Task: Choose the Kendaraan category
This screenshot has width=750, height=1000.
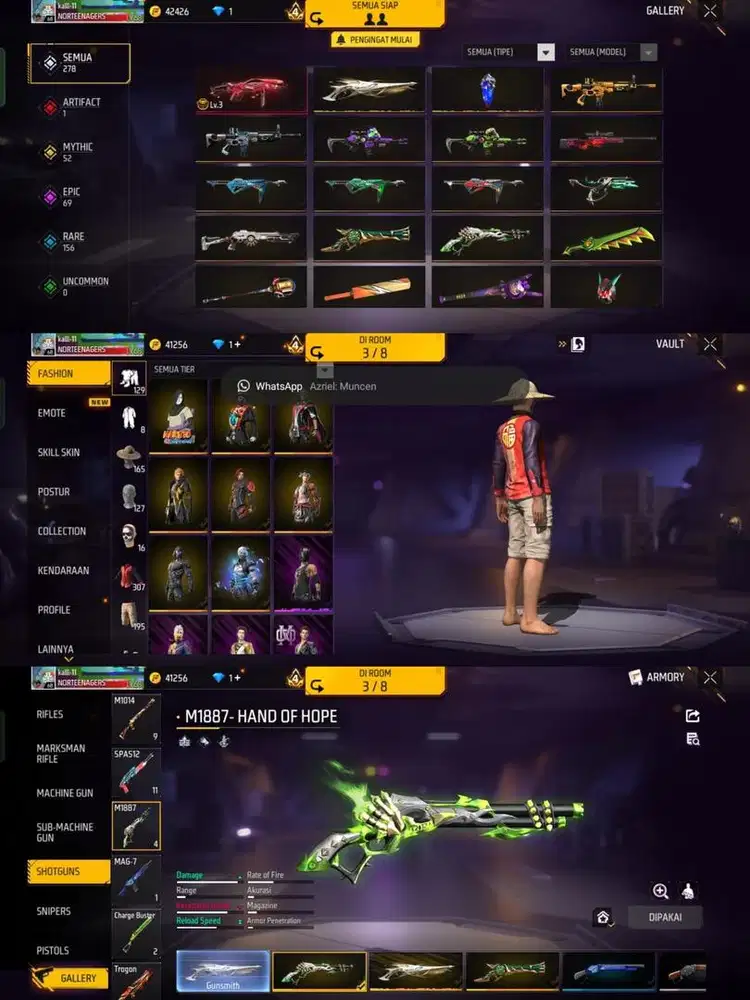Action: [63, 570]
